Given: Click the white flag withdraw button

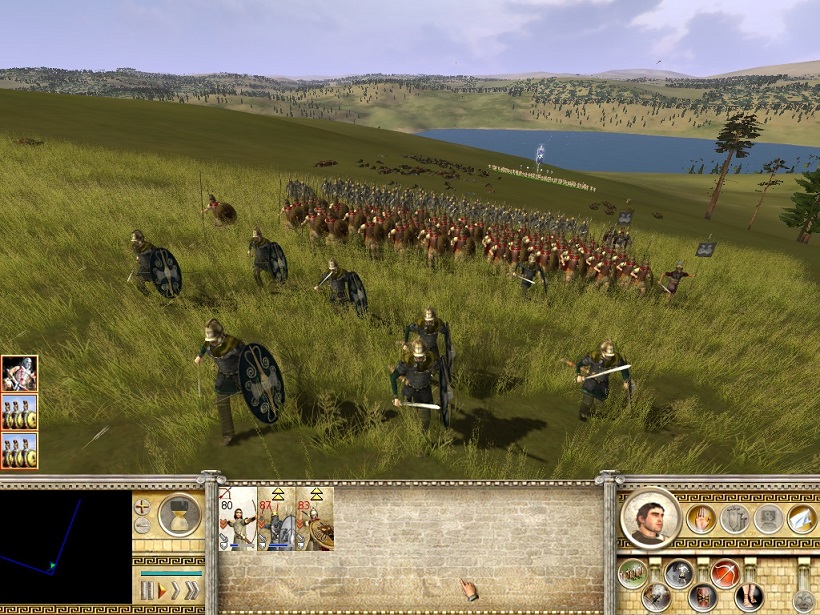Looking at the screenshot, I should (801, 519).
